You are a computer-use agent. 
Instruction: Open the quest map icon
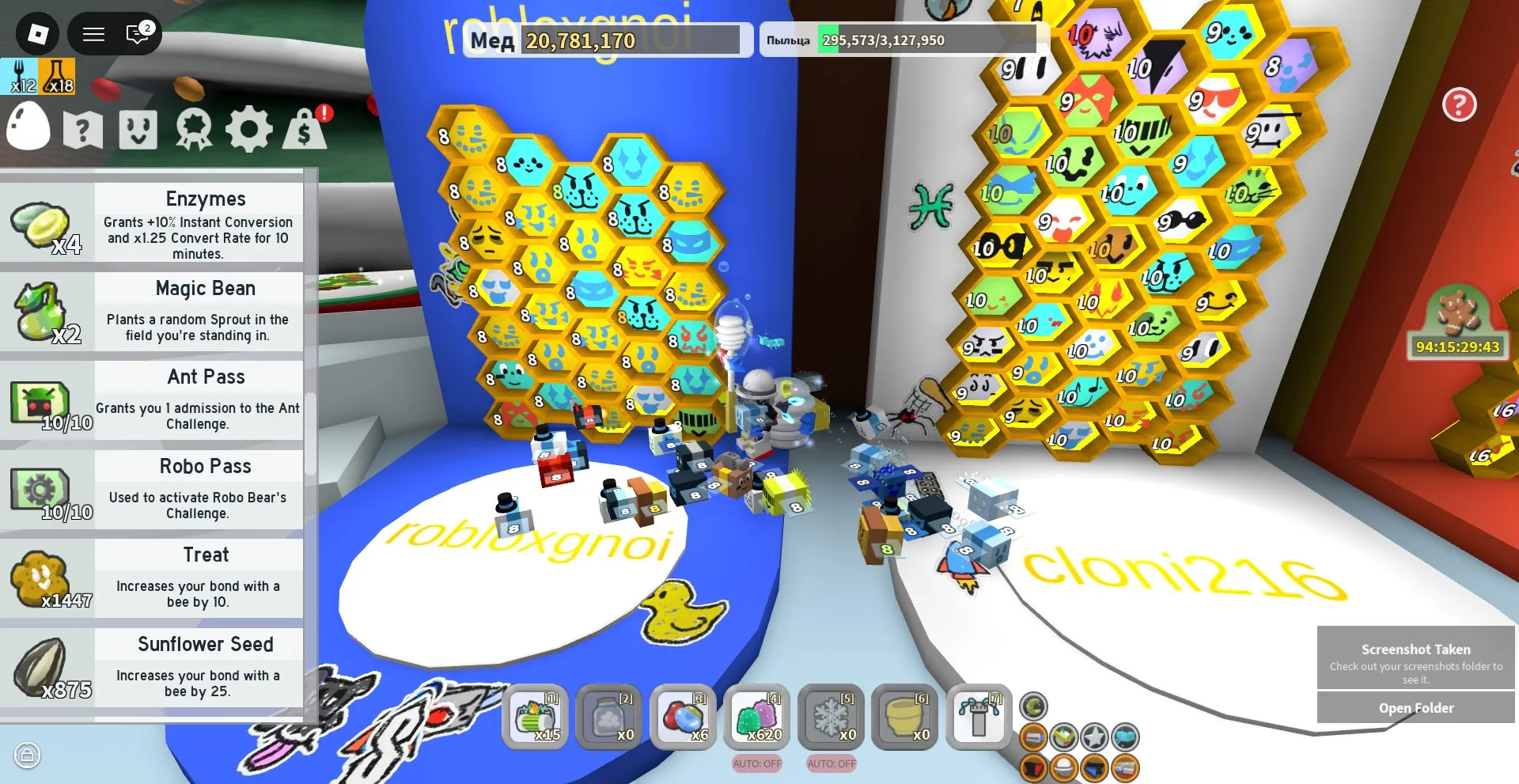(84, 128)
